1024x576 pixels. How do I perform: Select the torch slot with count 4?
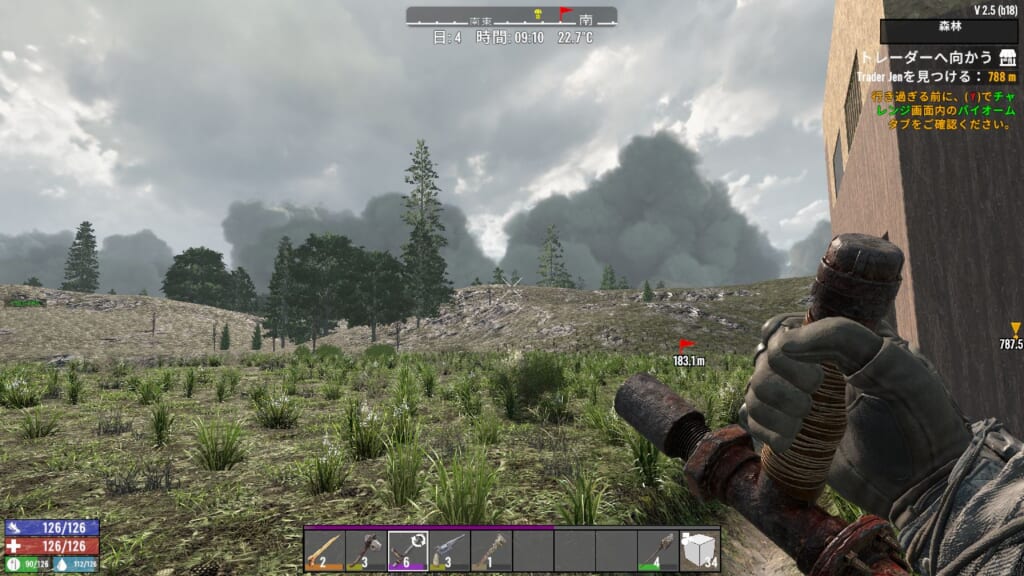click(x=657, y=550)
